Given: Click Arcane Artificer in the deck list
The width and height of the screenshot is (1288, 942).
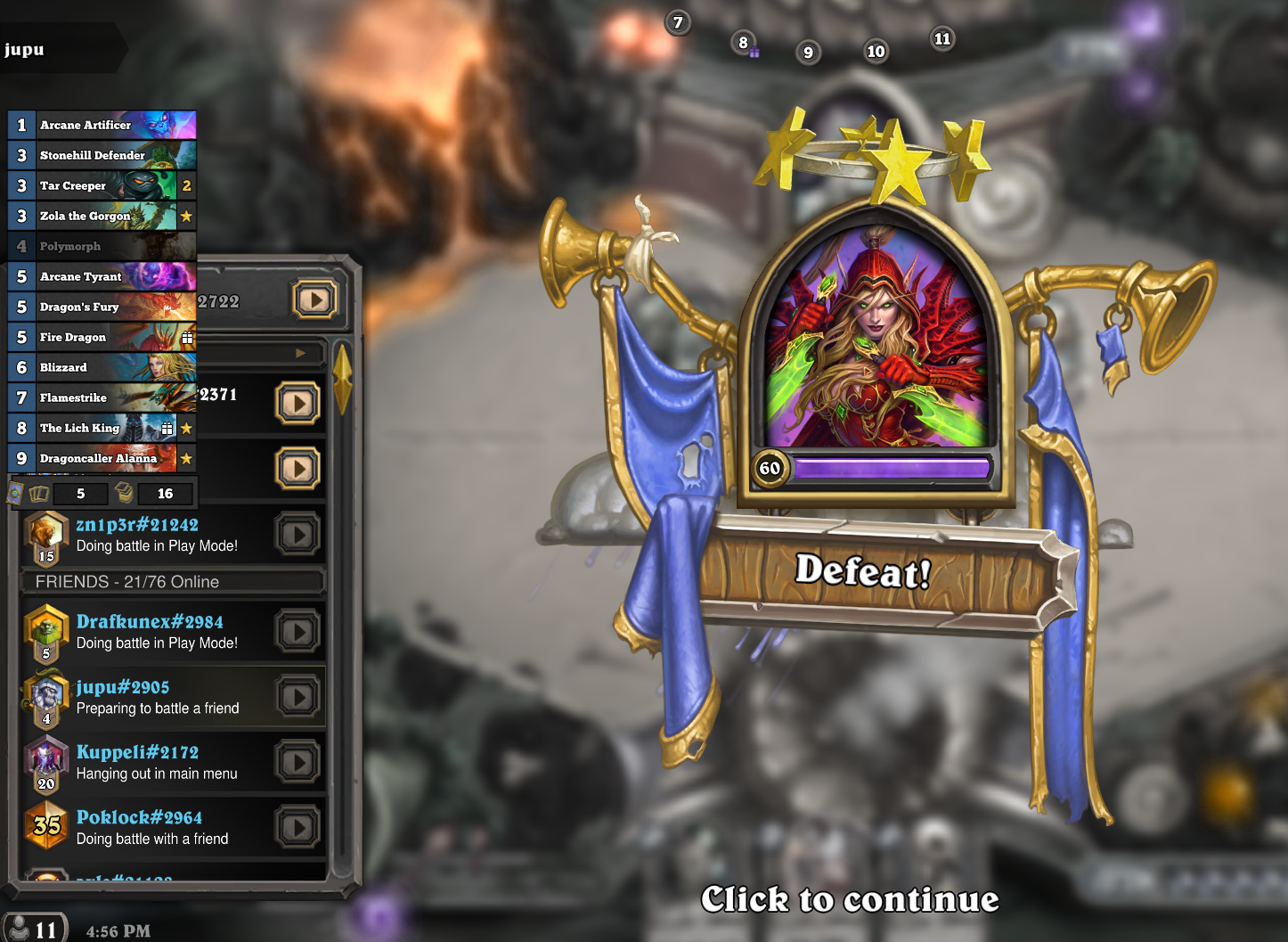Looking at the screenshot, I should (102, 125).
